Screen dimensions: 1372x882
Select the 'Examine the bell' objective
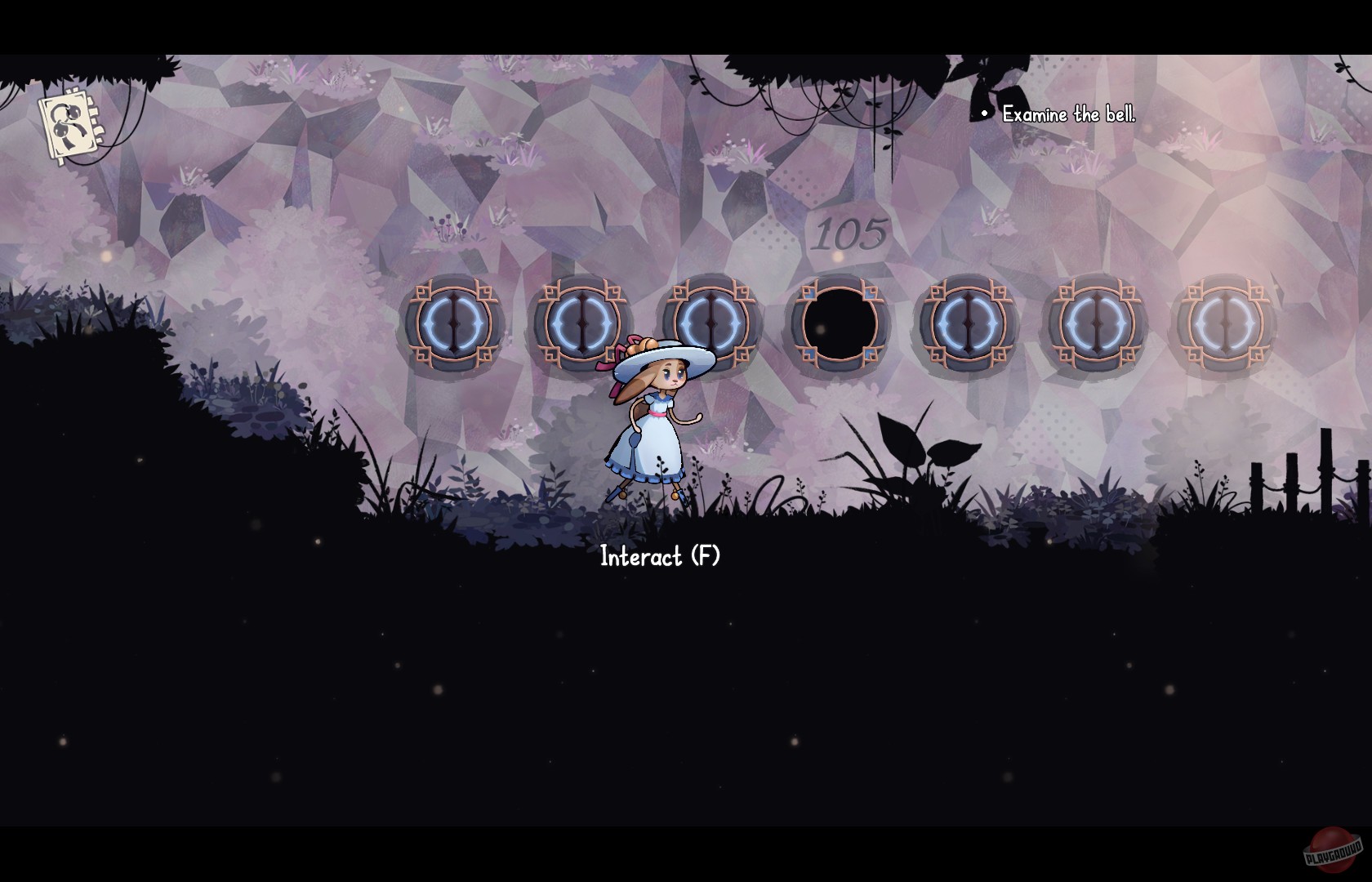coord(1068,115)
